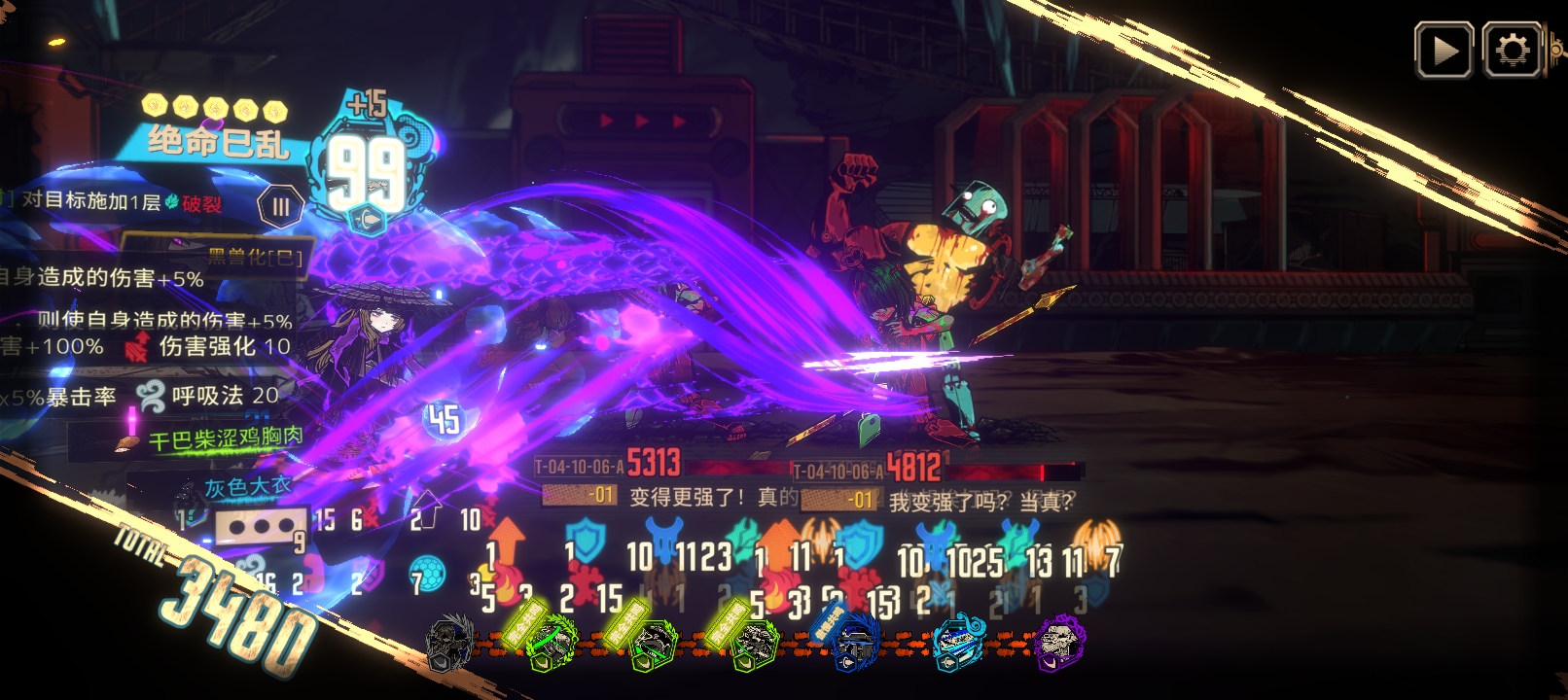The height and width of the screenshot is (700, 1568).
Task: Select the dark blue skill icon in chain
Action: pyautogui.click(x=856, y=644)
